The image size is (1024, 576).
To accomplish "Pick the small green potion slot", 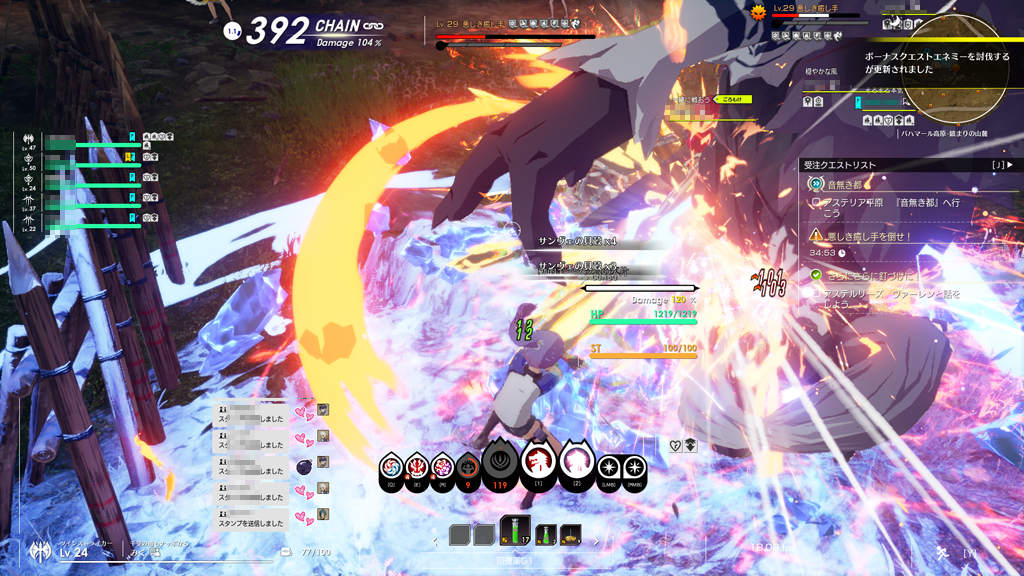I will pyautogui.click(x=546, y=535).
